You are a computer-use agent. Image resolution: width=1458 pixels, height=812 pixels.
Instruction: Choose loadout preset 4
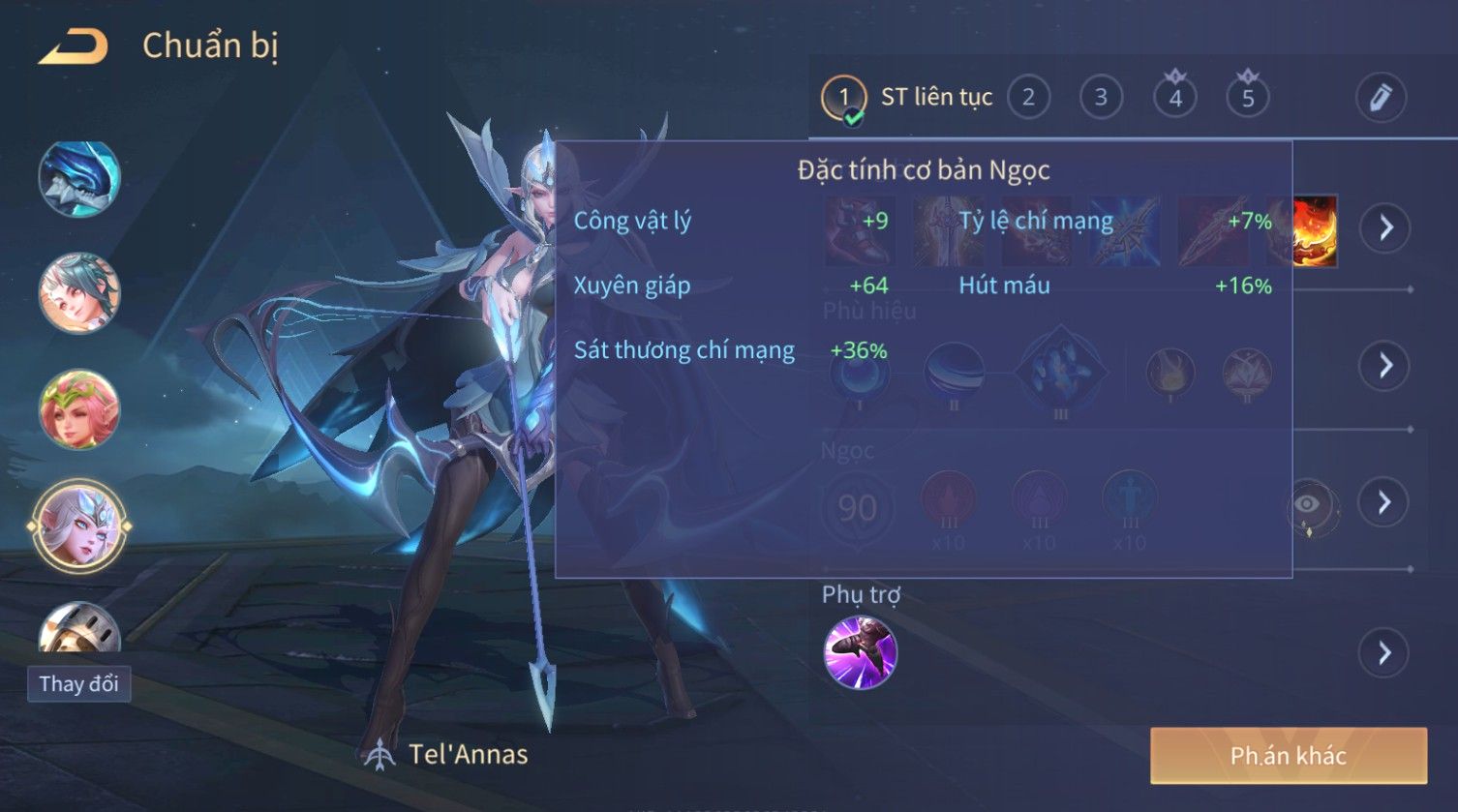click(x=1174, y=97)
